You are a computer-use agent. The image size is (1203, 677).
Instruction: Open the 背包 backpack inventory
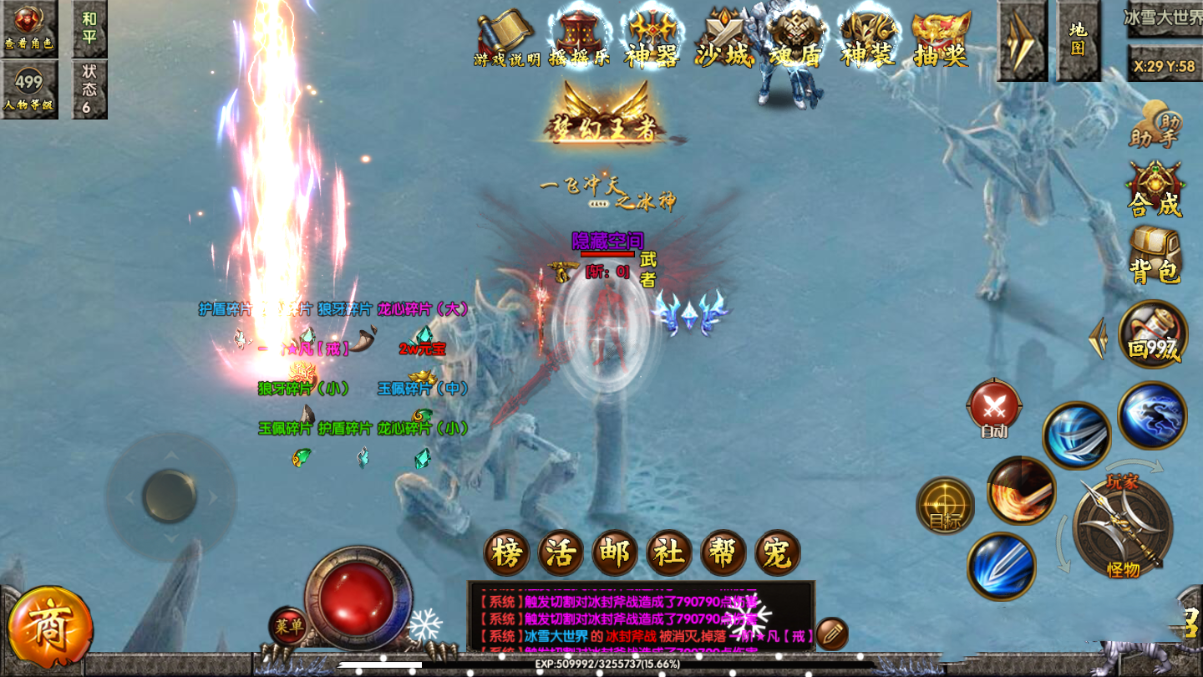(x=1155, y=255)
